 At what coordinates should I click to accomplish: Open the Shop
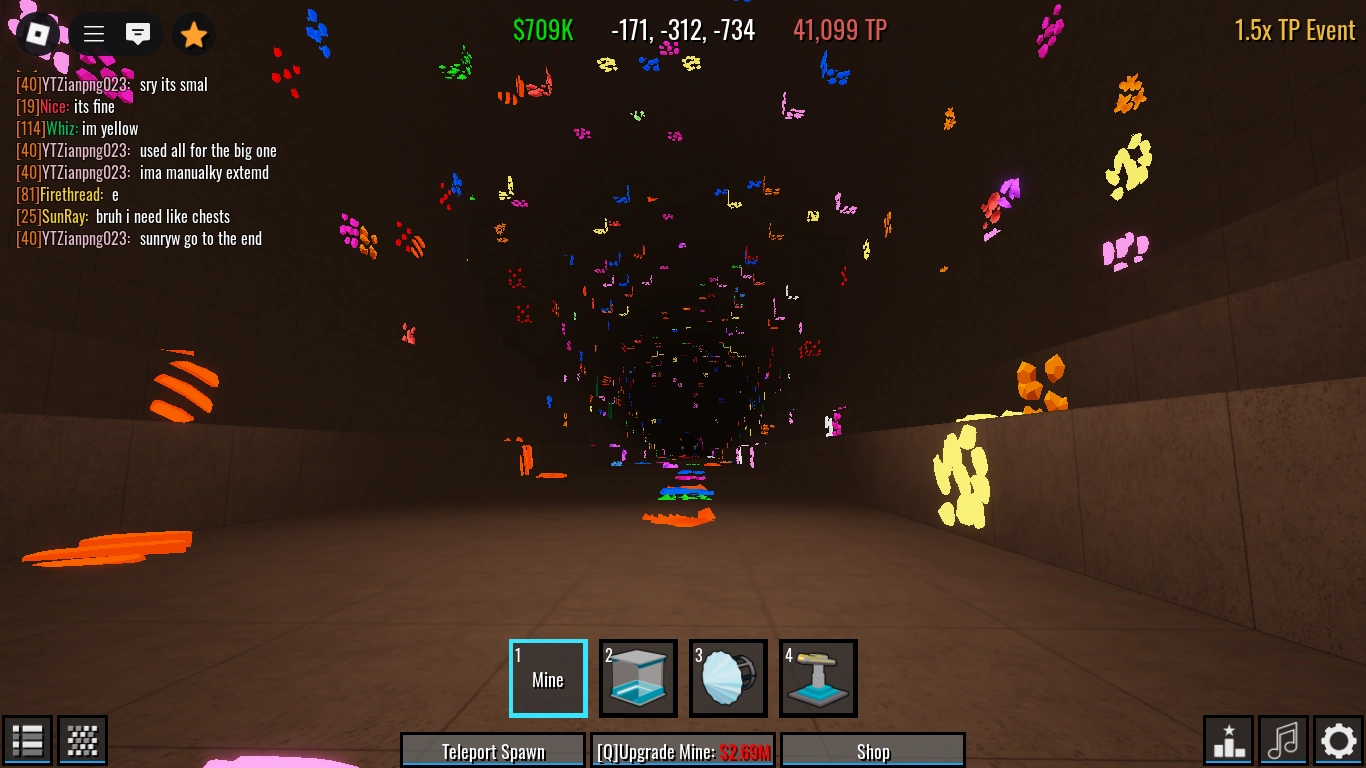pyautogui.click(x=872, y=753)
